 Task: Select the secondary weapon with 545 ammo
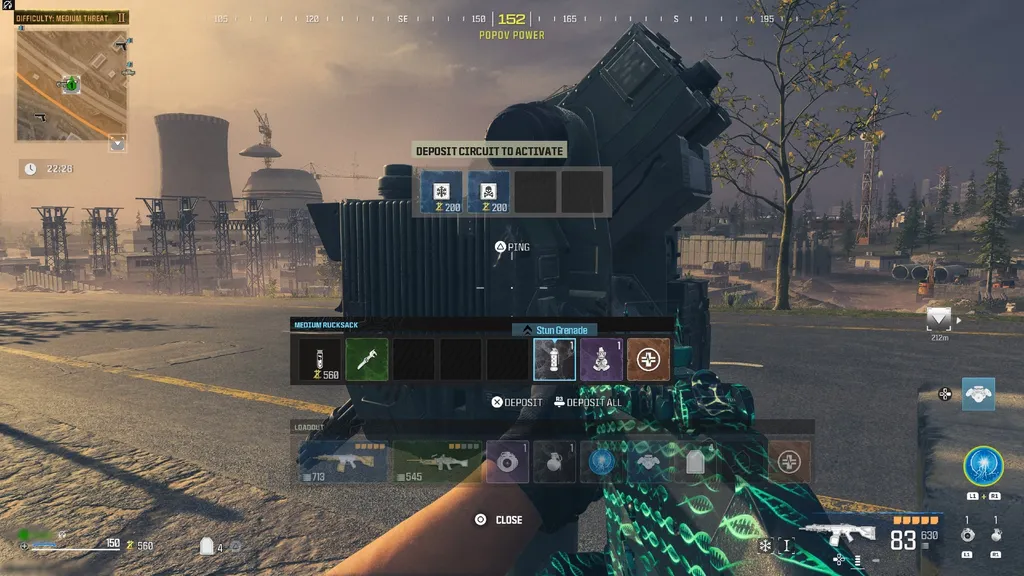pyautogui.click(x=437, y=461)
